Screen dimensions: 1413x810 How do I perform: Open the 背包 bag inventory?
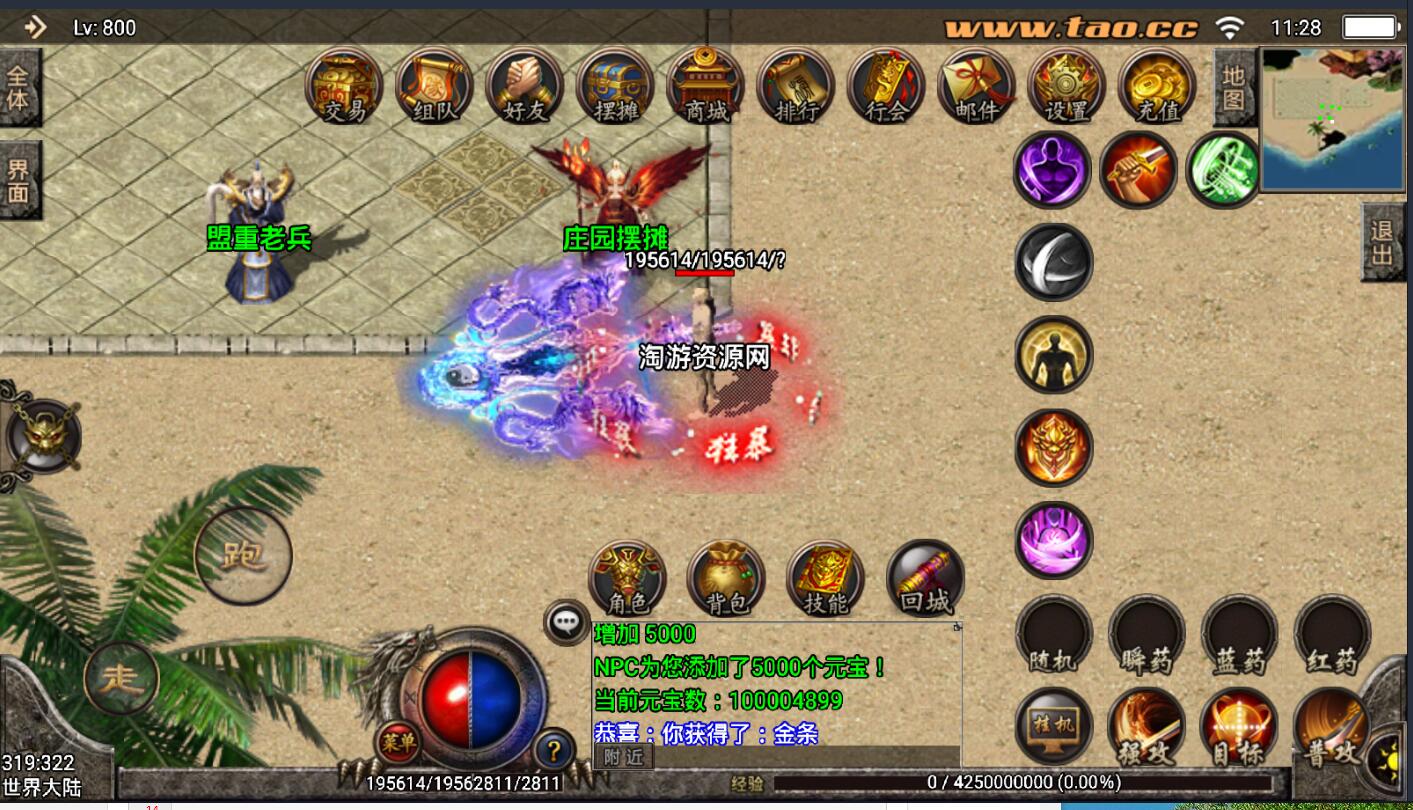click(726, 579)
